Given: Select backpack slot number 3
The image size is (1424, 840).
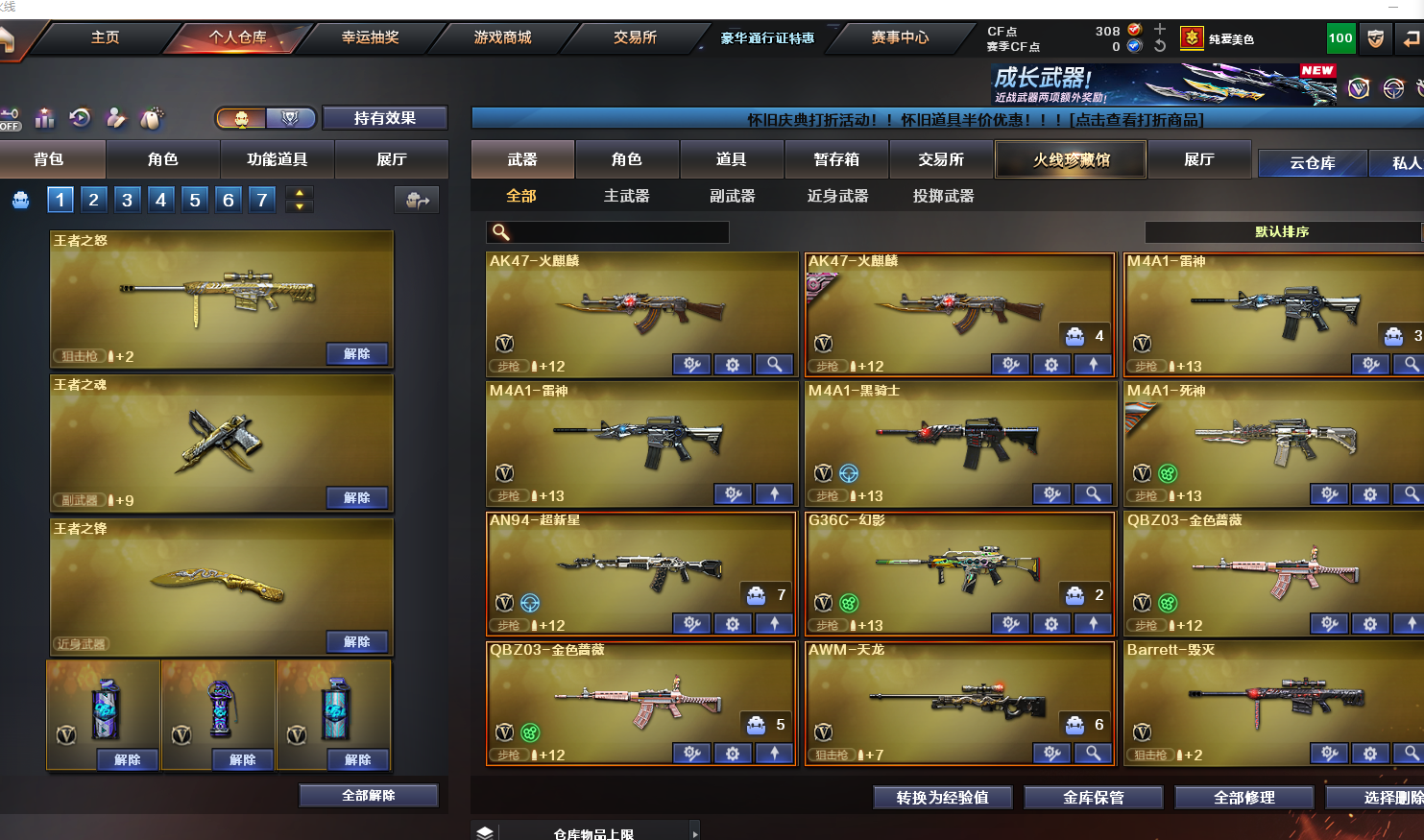Looking at the screenshot, I should pyautogui.click(x=127, y=200).
